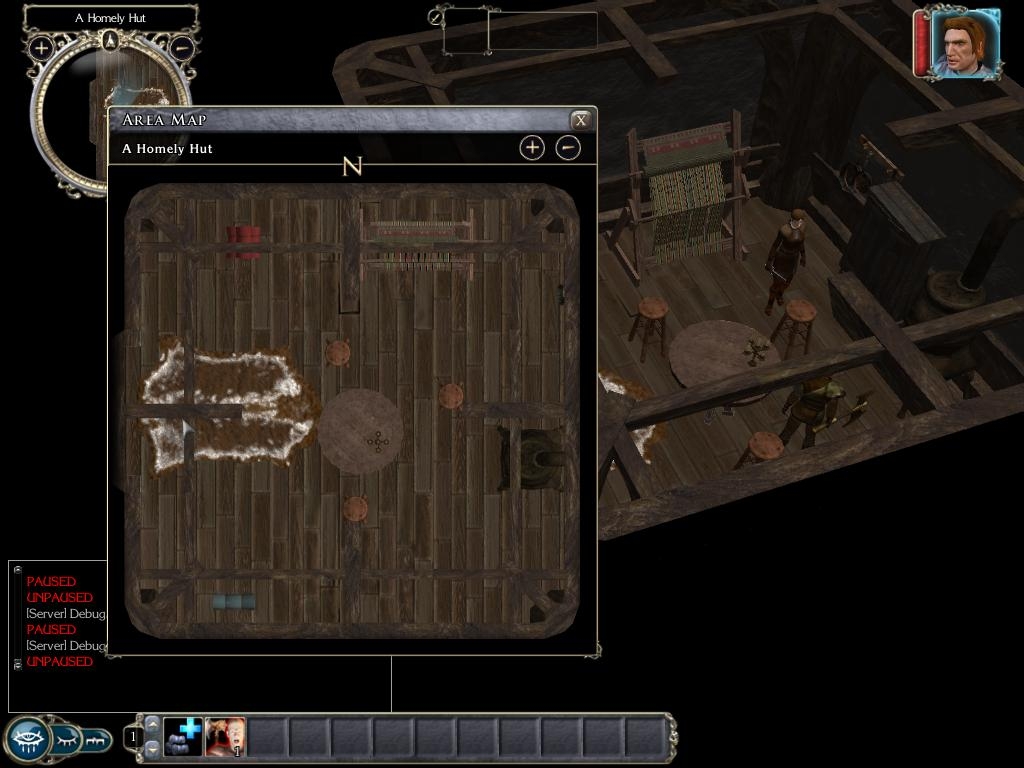Zoom out on the Area Map

tap(567, 148)
